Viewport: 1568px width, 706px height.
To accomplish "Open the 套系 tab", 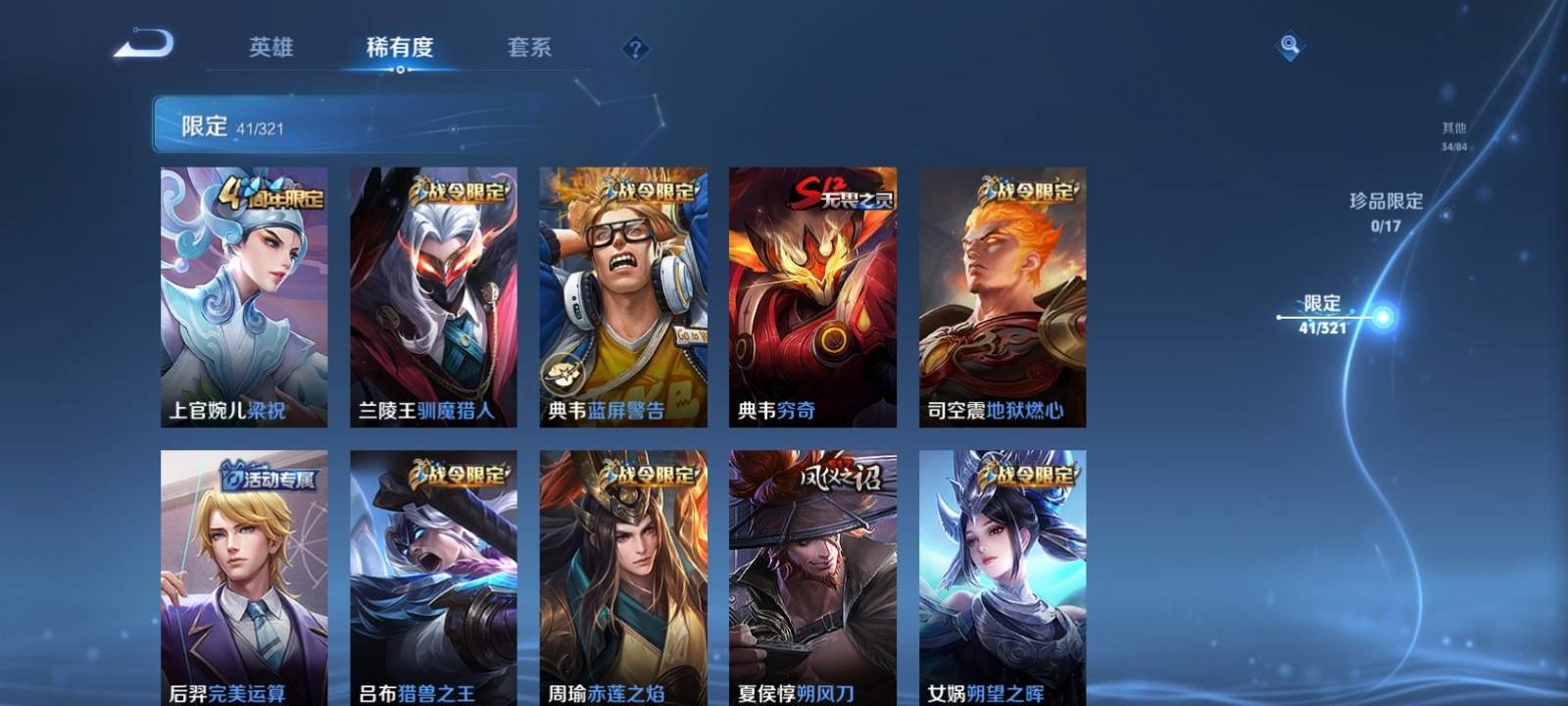I will (529, 47).
